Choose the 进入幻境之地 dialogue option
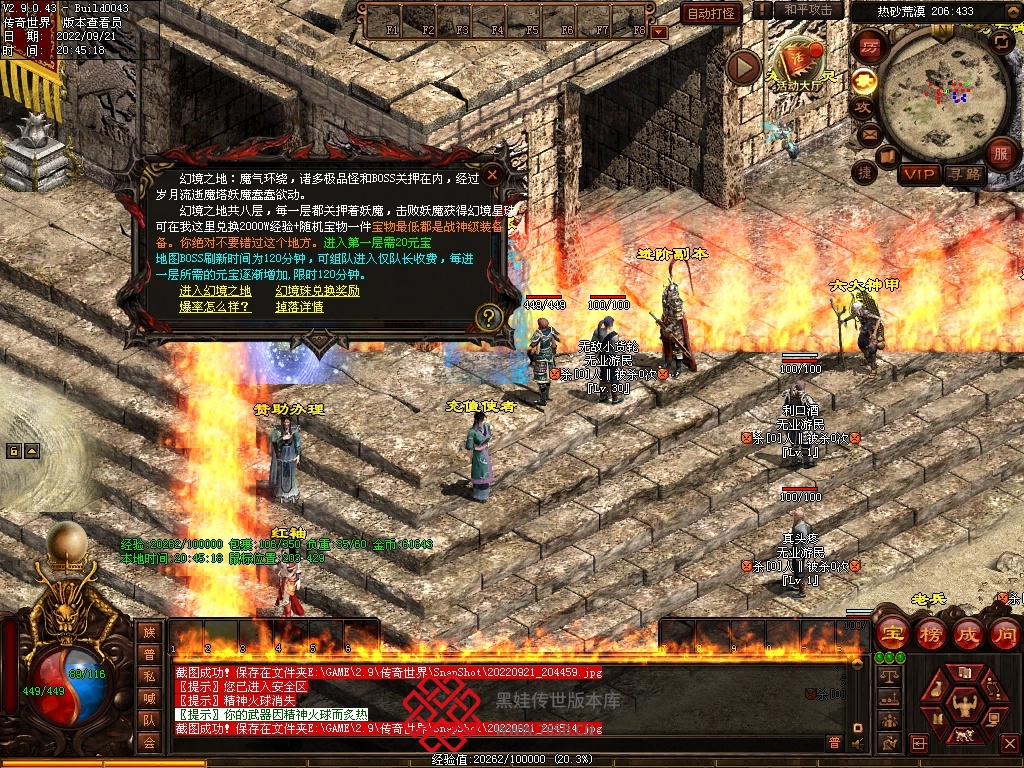 tap(215, 291)
